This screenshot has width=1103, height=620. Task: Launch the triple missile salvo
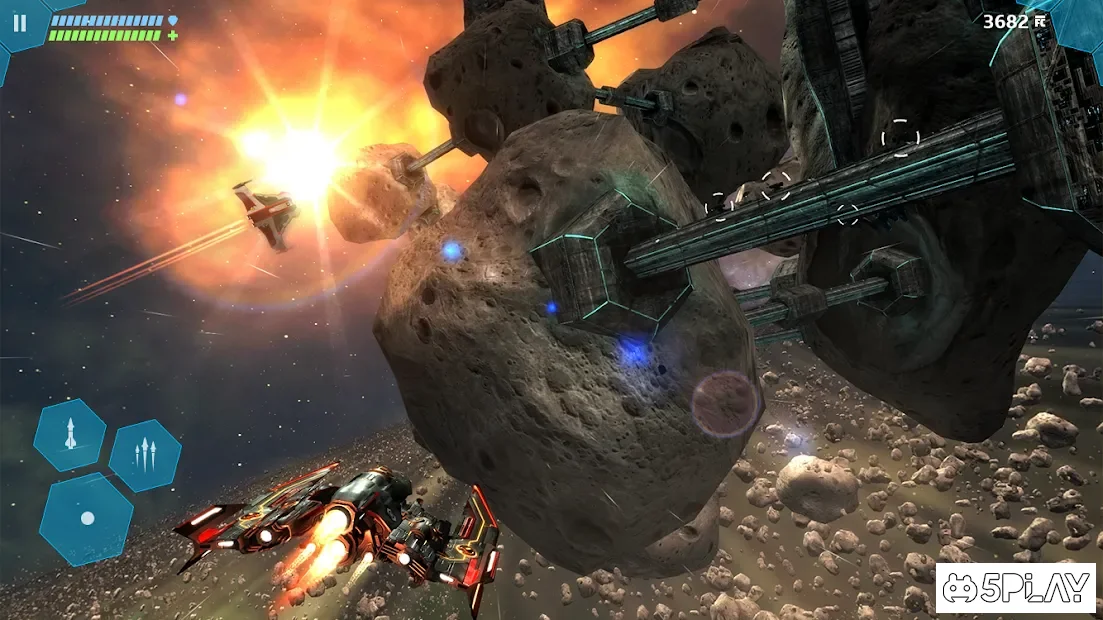pos(145,455)
